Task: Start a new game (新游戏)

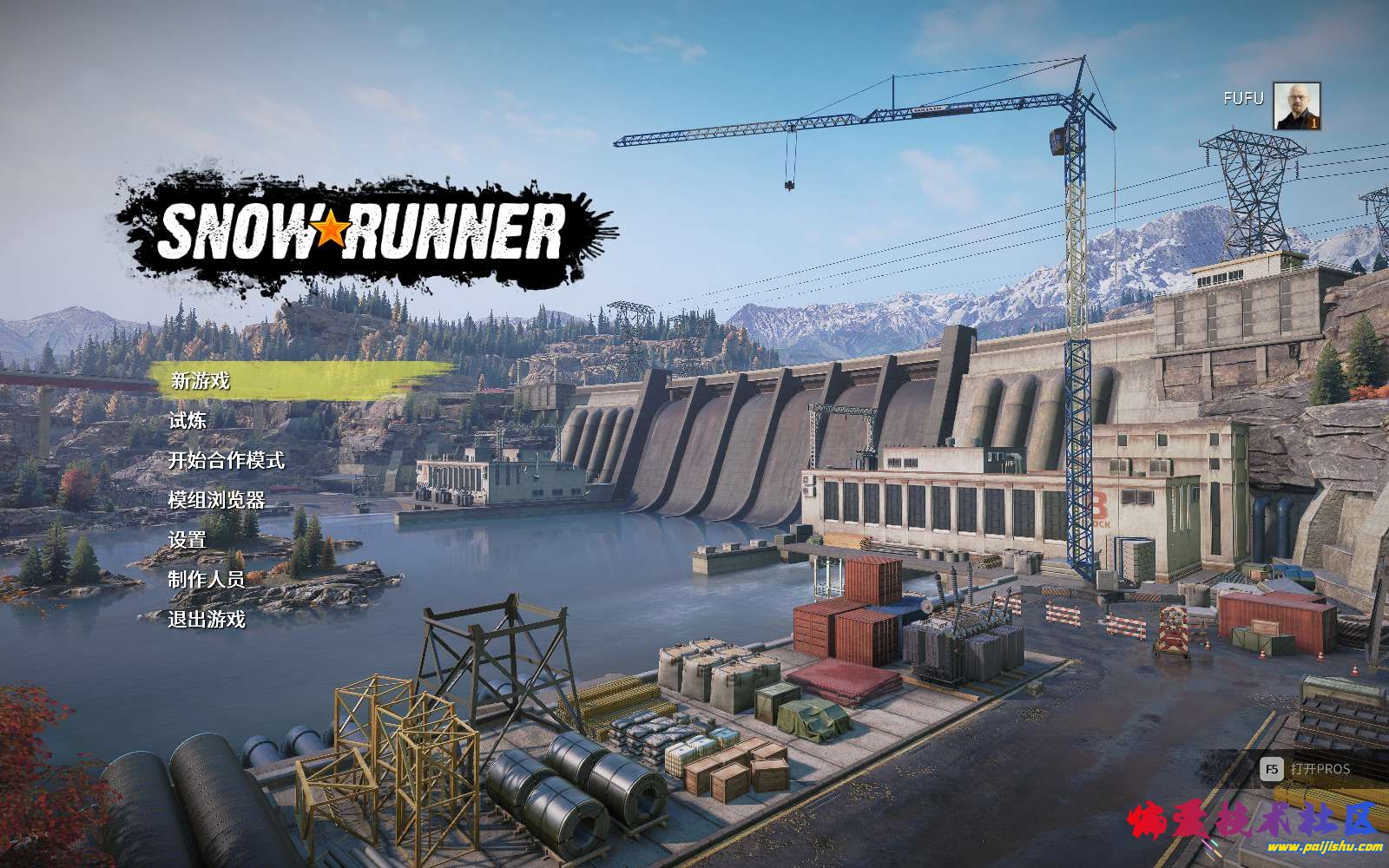Action: [x=201, y=380]
